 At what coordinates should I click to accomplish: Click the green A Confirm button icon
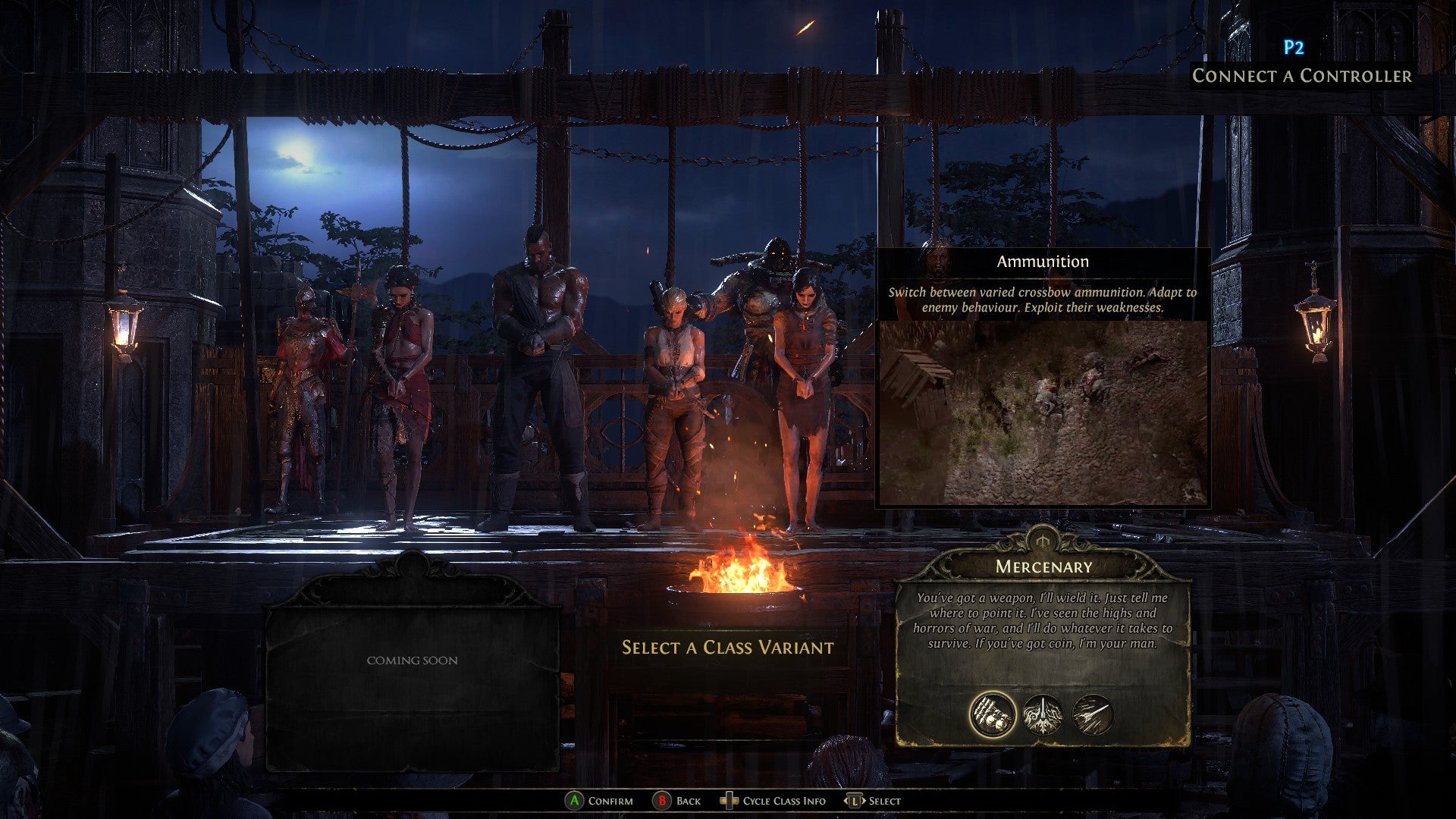click(576, 800)
